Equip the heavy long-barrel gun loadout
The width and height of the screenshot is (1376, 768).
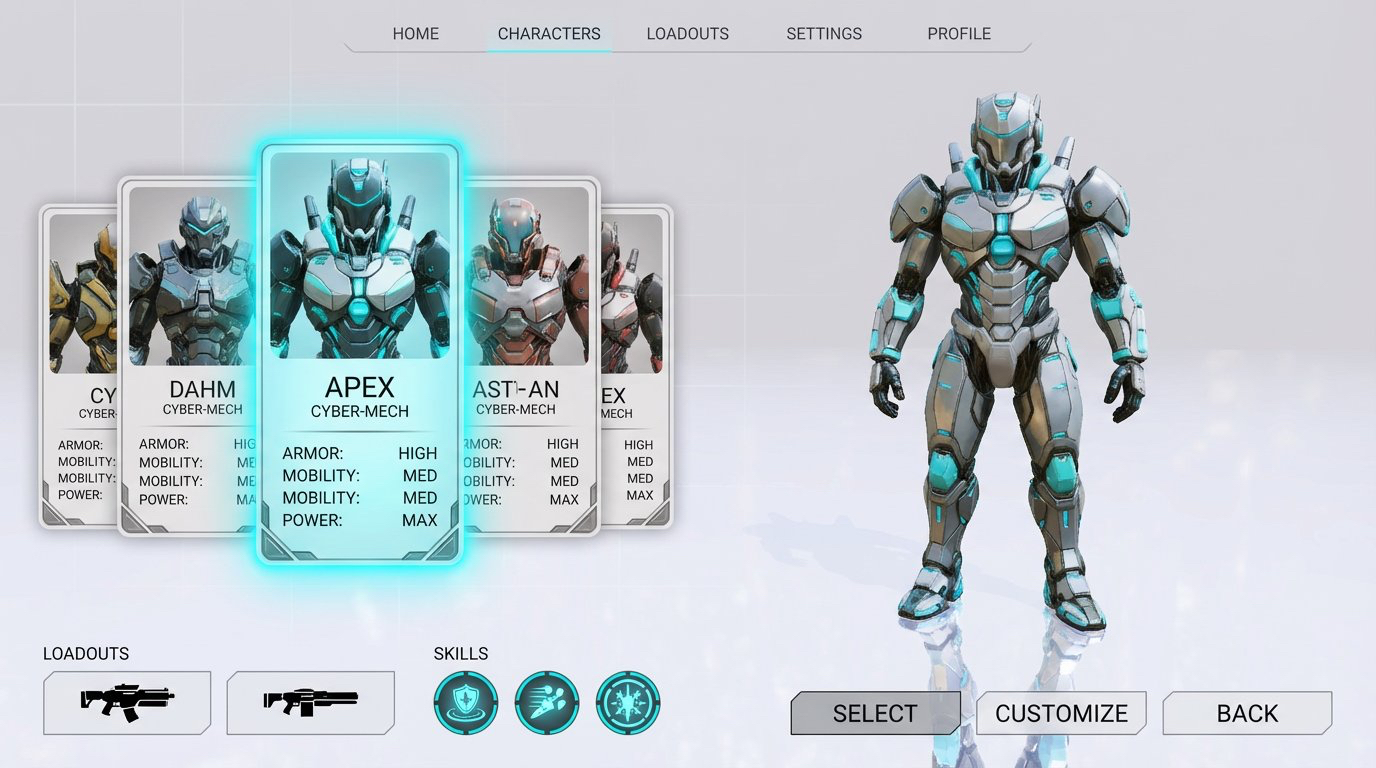[x=311, y=703]
